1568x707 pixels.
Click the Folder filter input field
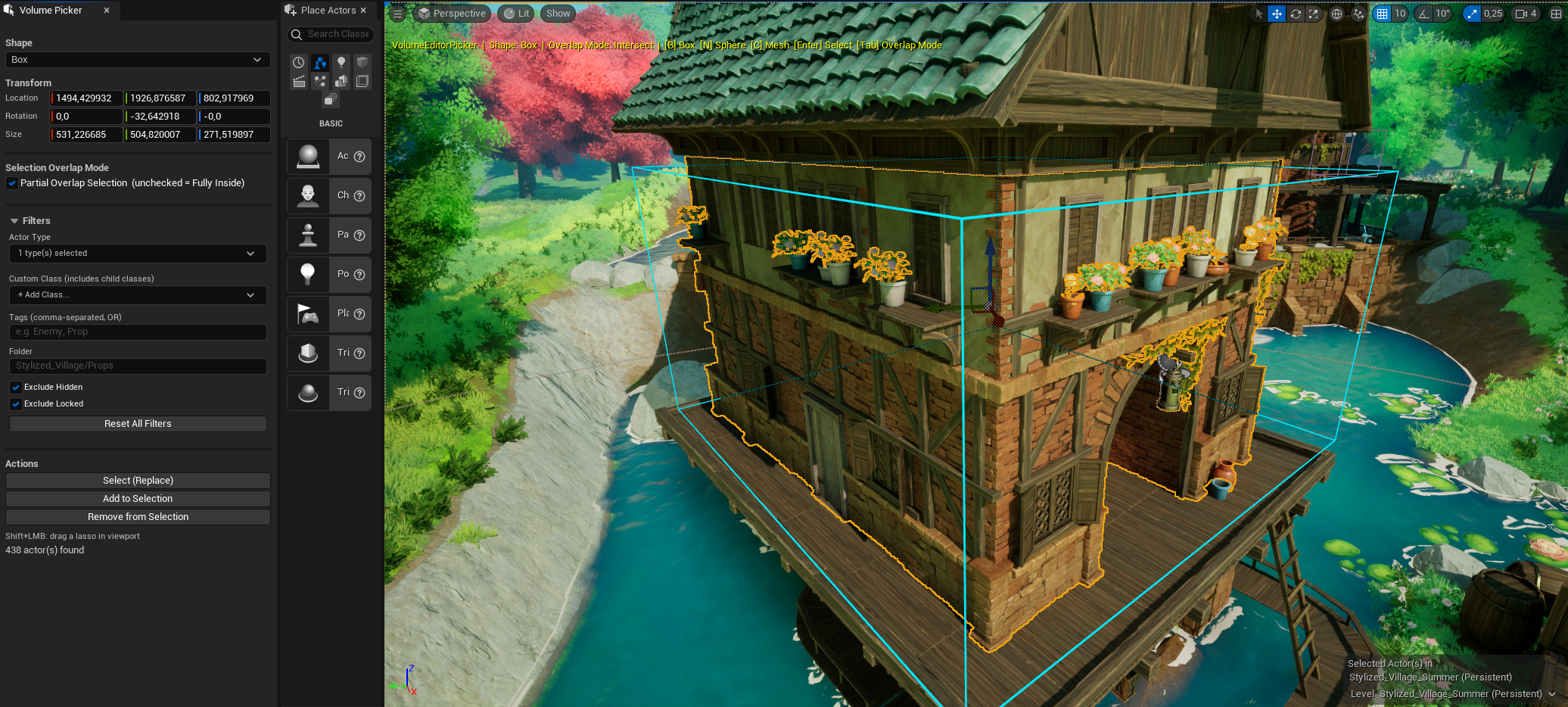[137, 366]
